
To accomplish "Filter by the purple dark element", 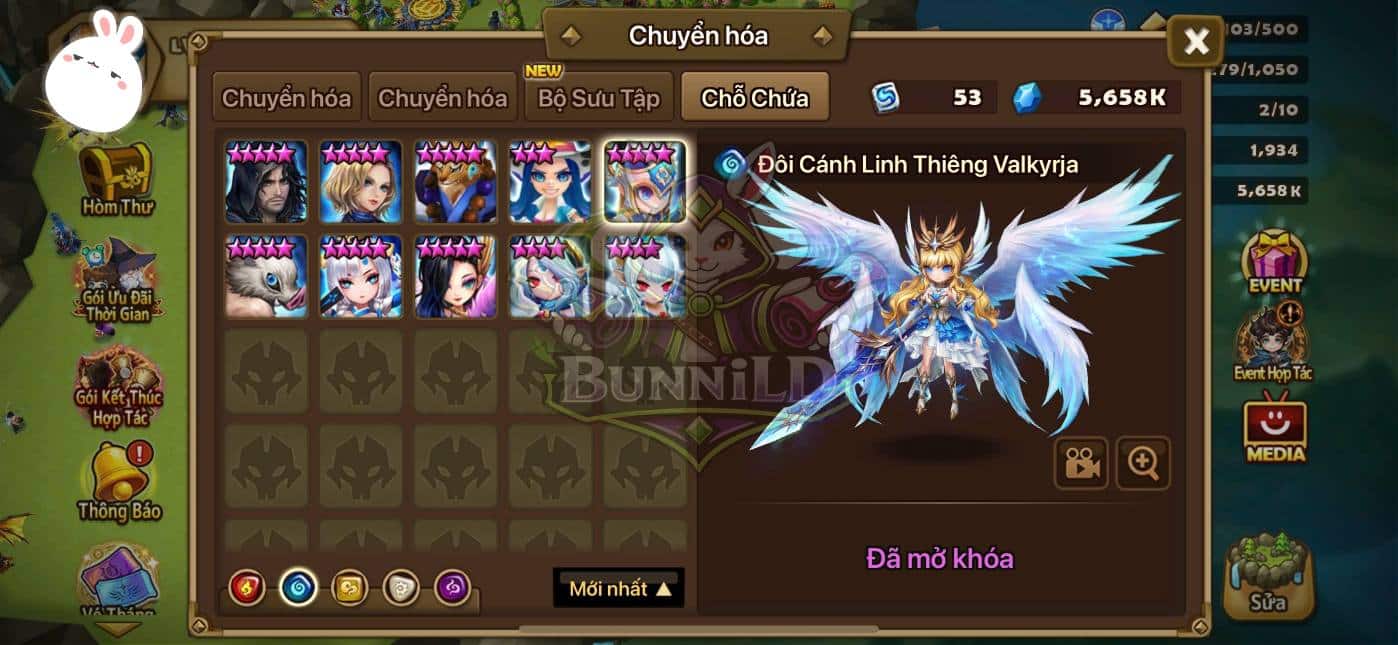I will 454,587.
